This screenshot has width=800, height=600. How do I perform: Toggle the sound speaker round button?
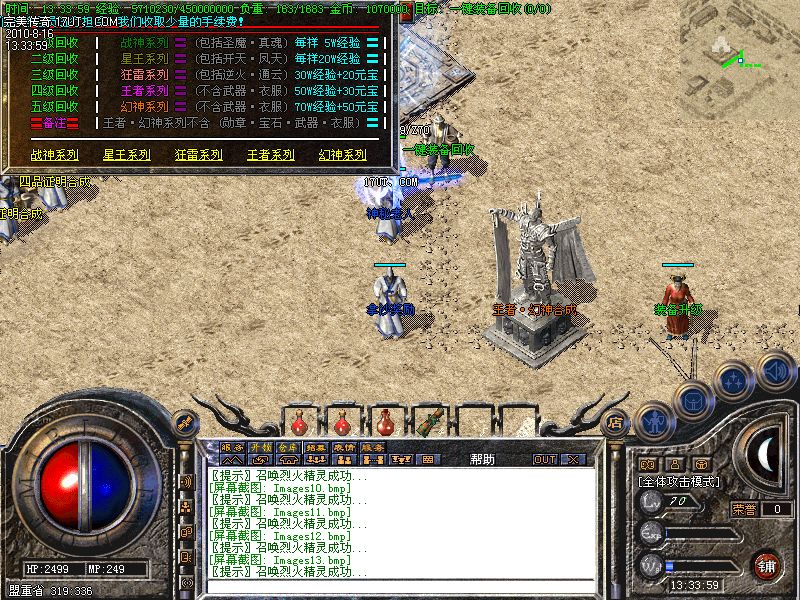[x=775, y=368]
